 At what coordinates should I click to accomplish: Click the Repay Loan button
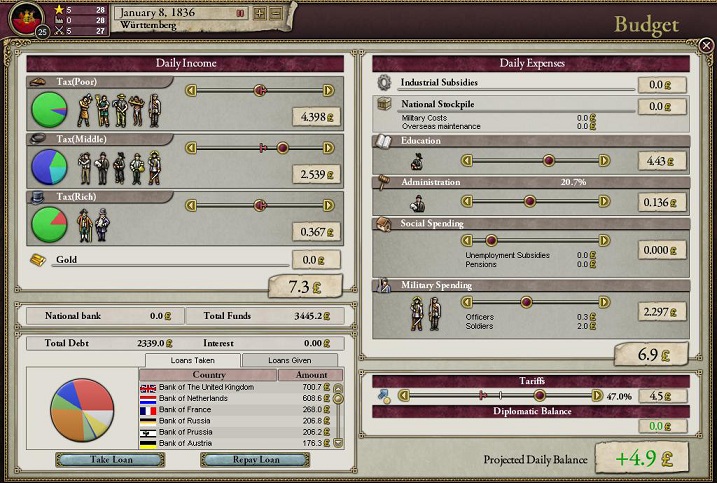coord(241,460)
